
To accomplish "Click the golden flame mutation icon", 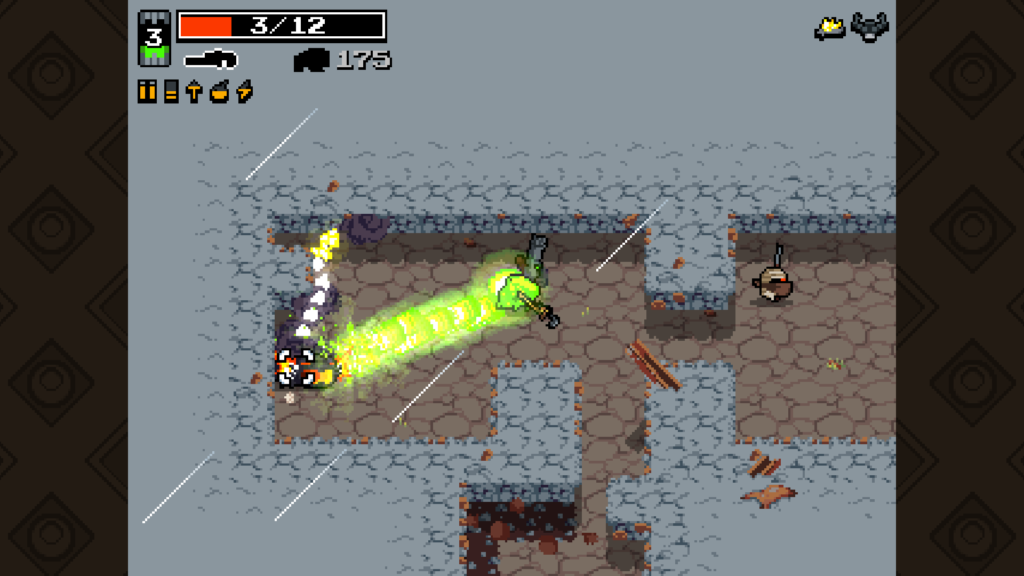I will (830, 28).
